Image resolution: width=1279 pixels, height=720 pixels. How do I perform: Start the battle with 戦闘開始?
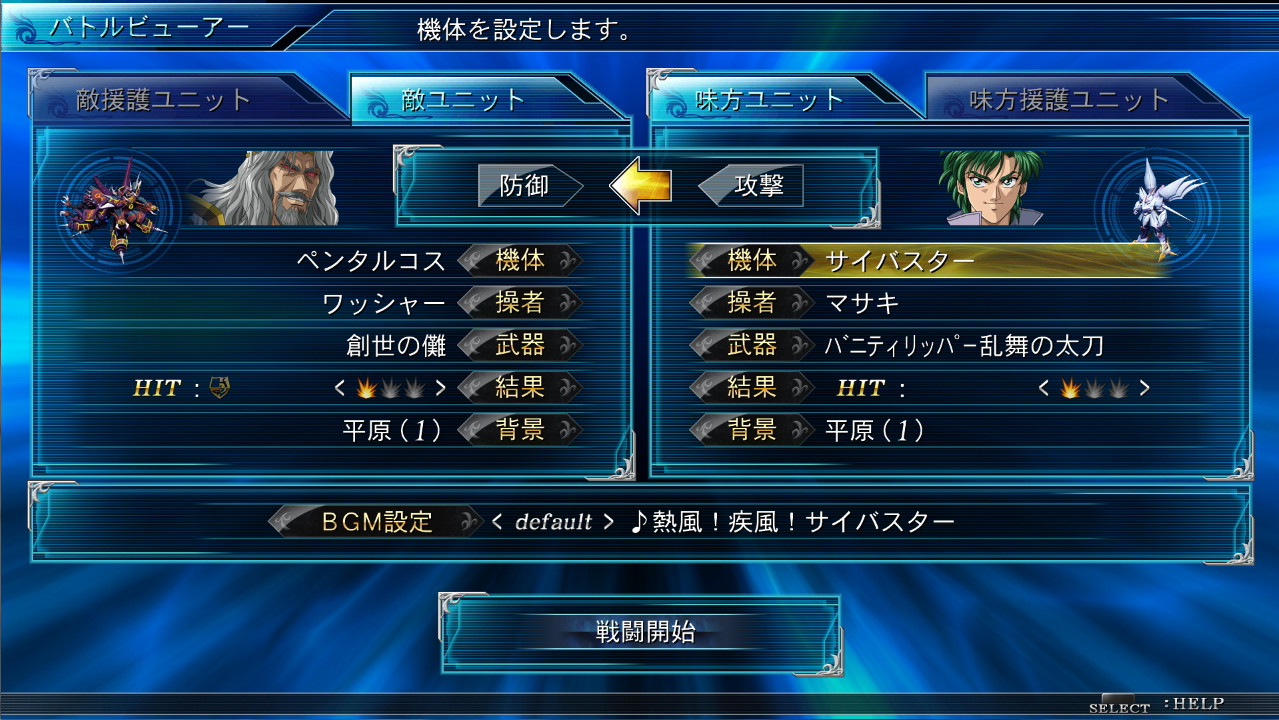[x=640, y=632]
